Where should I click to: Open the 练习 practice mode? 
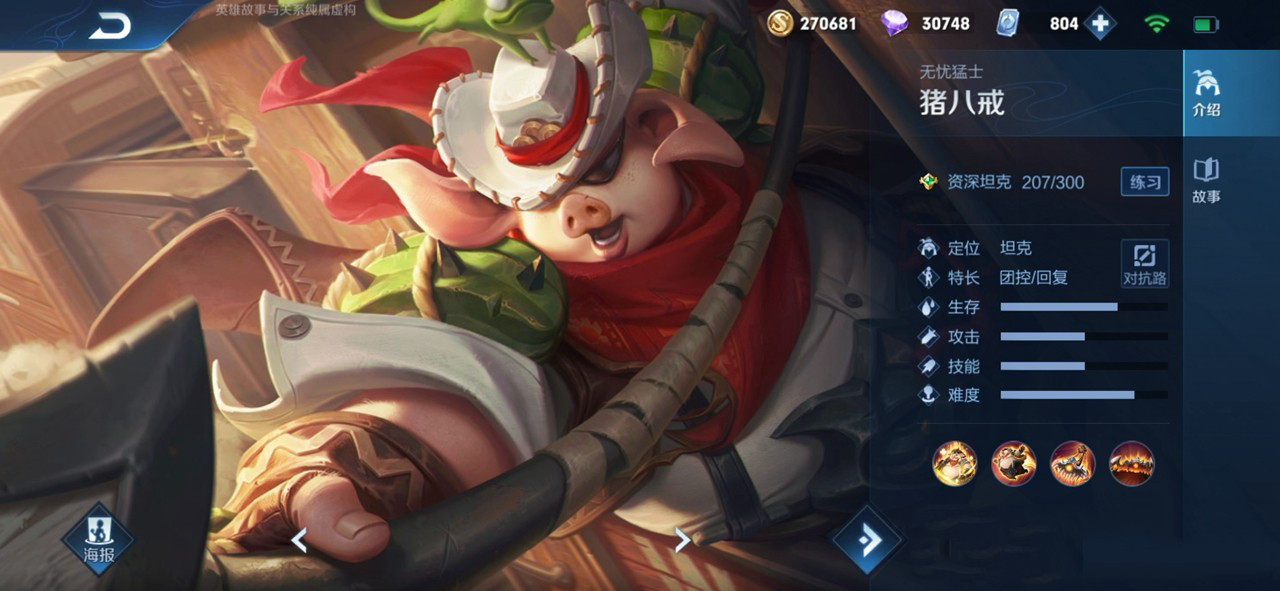[1144, 181]
